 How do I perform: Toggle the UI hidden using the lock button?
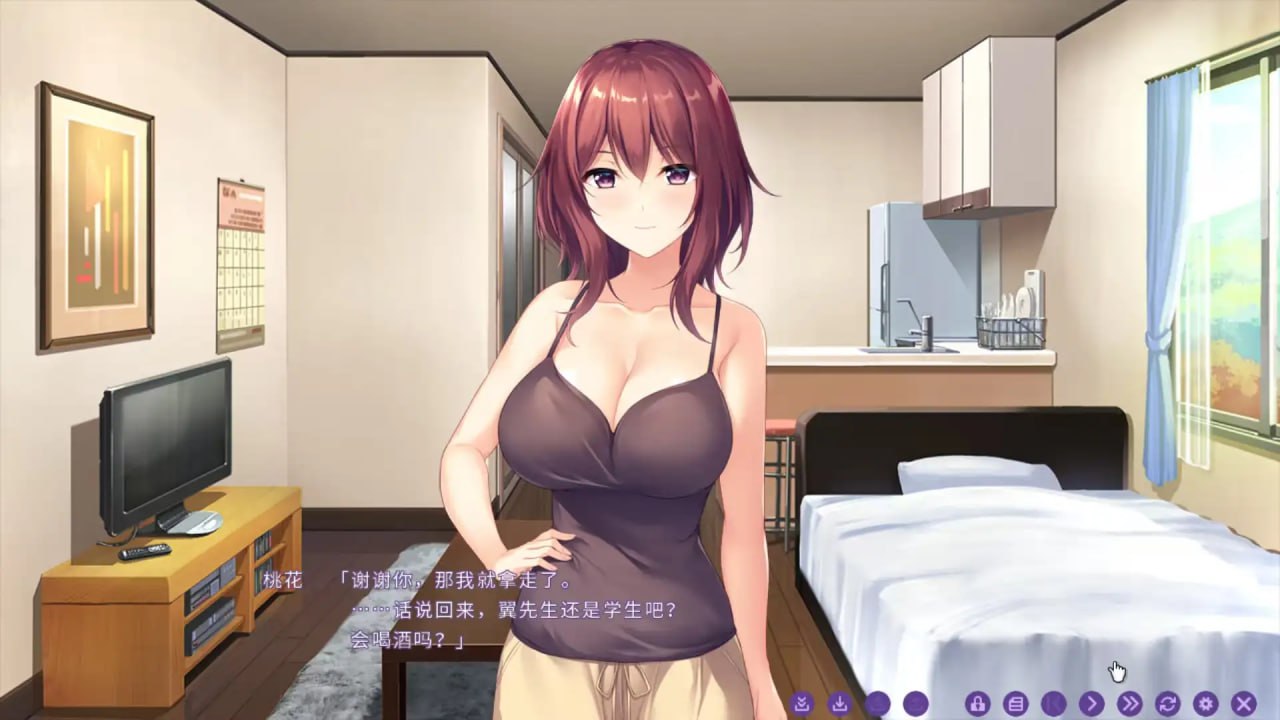click(x=977, y=703)
